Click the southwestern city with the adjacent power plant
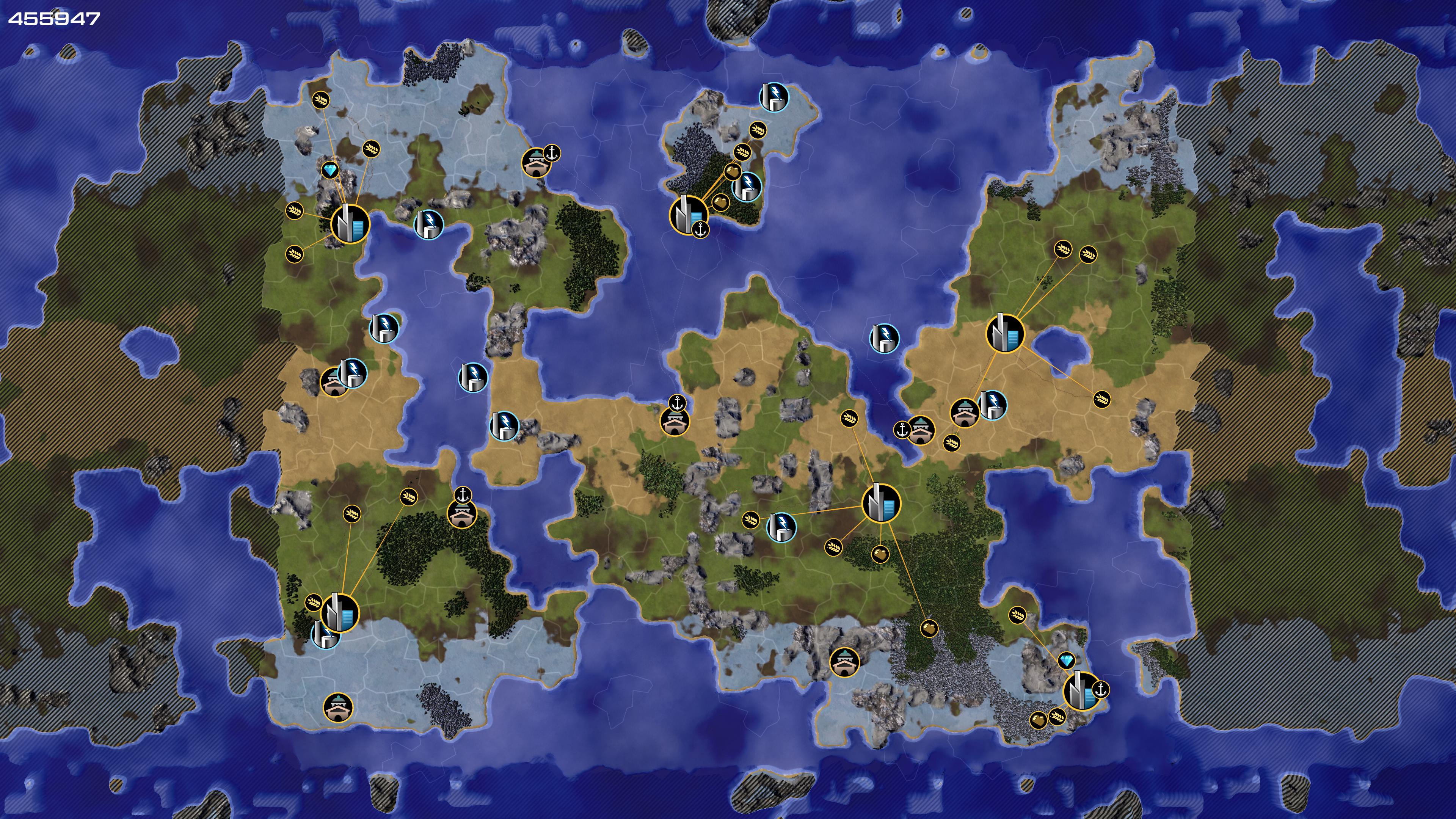This screenshot has height=819, width=1456. (340, 612)
